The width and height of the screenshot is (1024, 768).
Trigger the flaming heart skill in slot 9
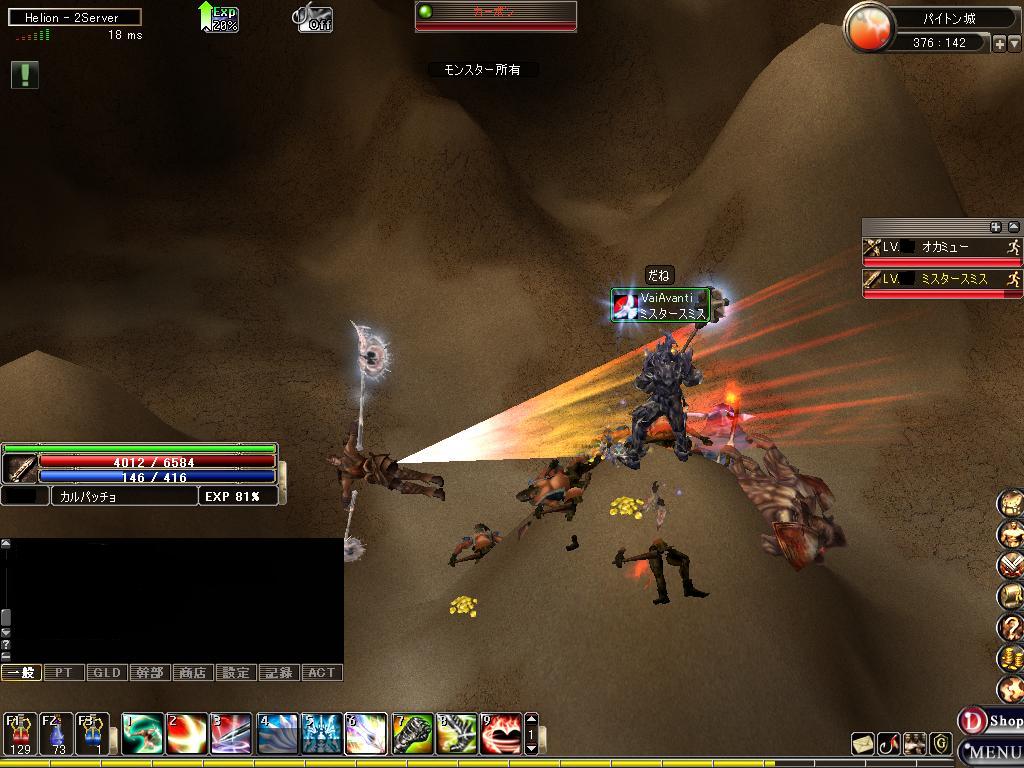click(x=500, y=733)
